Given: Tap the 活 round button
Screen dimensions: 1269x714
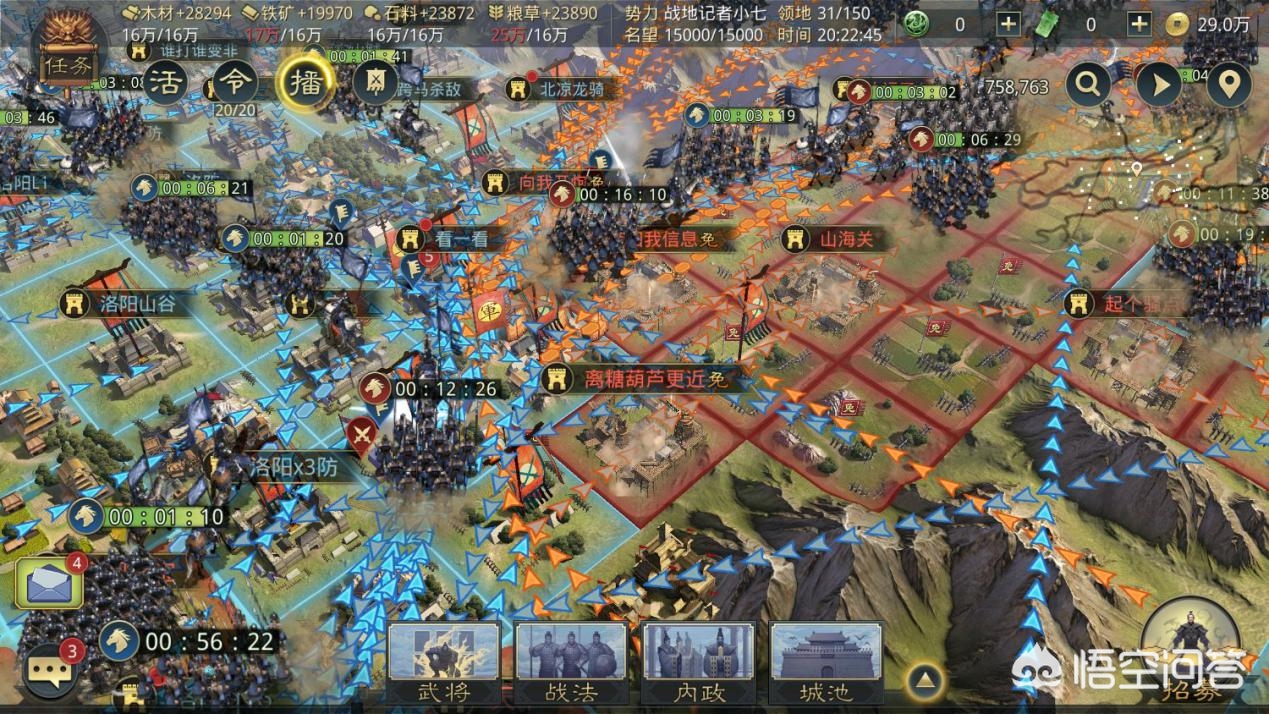Looking at the screenshot, I should [166, 84].
